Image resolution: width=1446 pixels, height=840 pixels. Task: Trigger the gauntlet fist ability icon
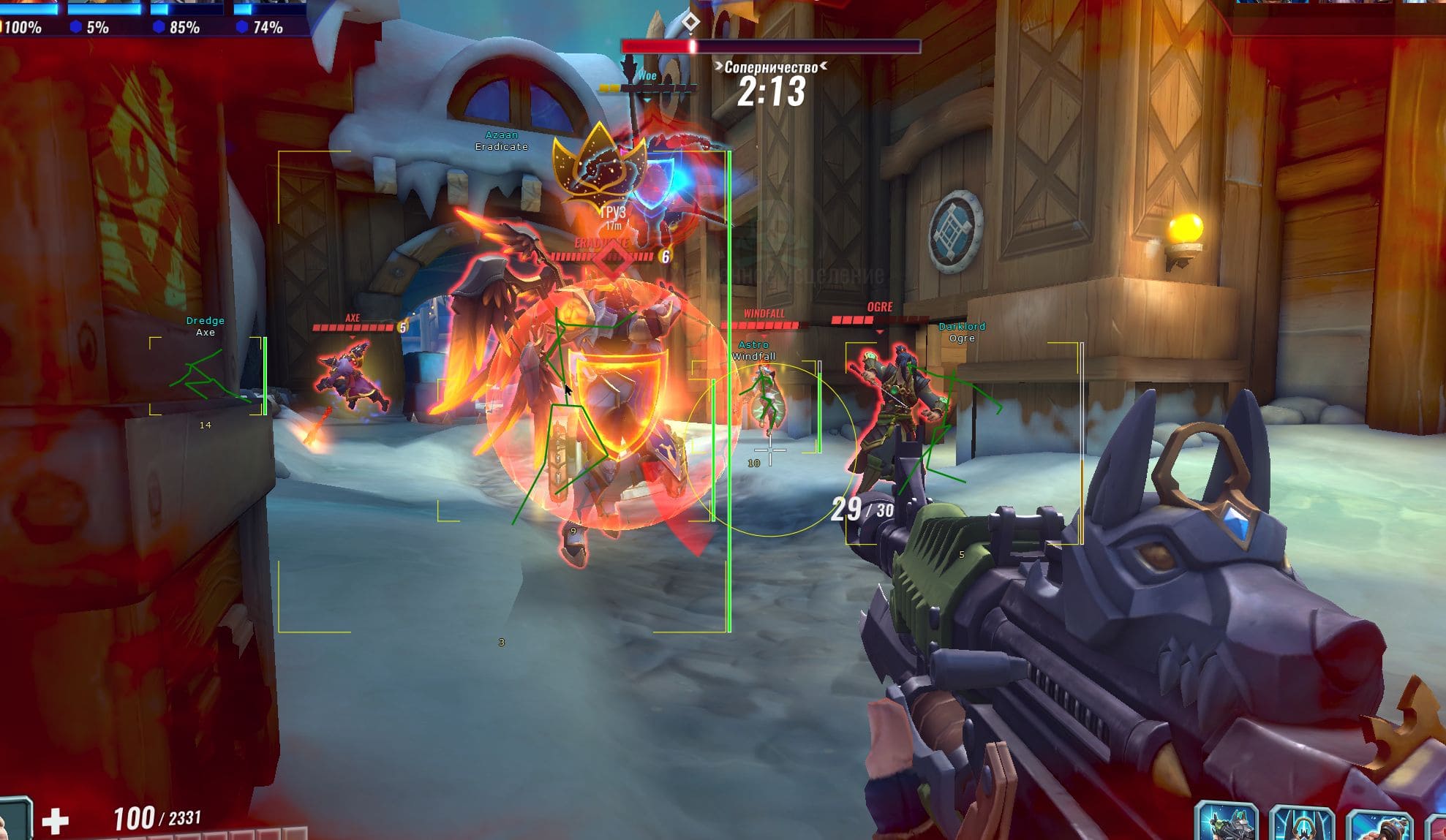click(1379, 826)
